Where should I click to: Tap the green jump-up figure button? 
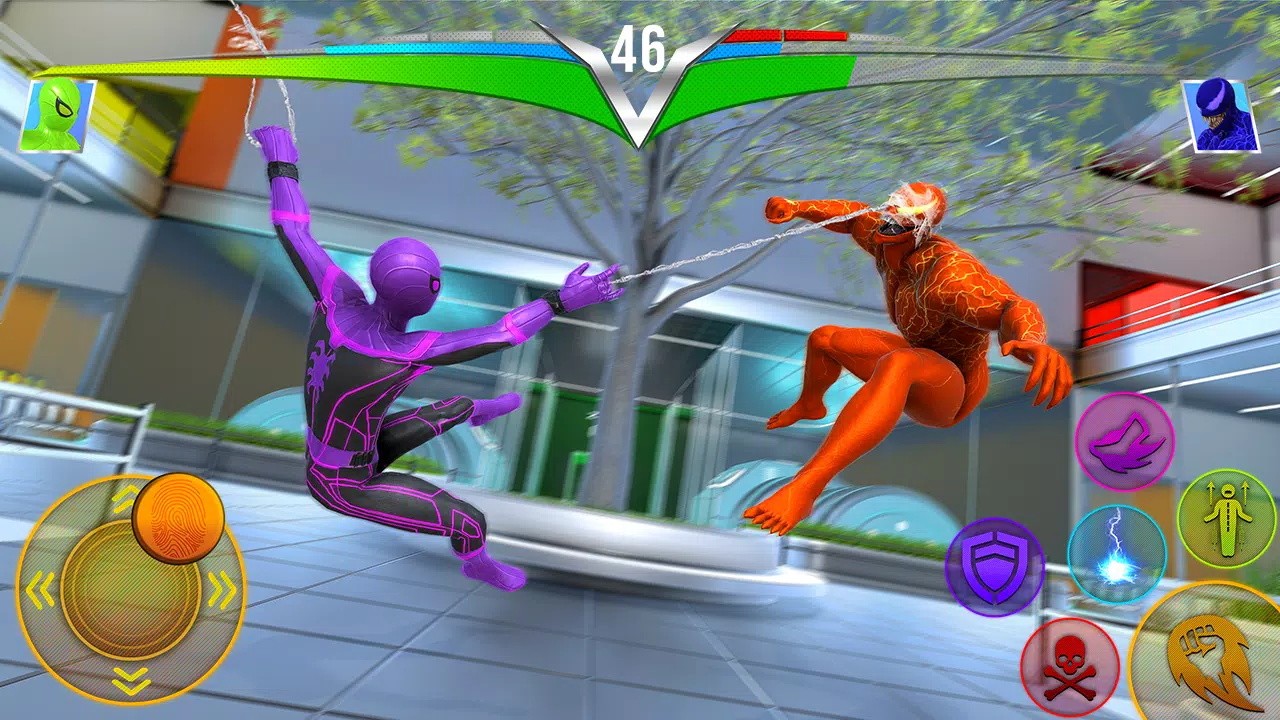point(1225,518)
